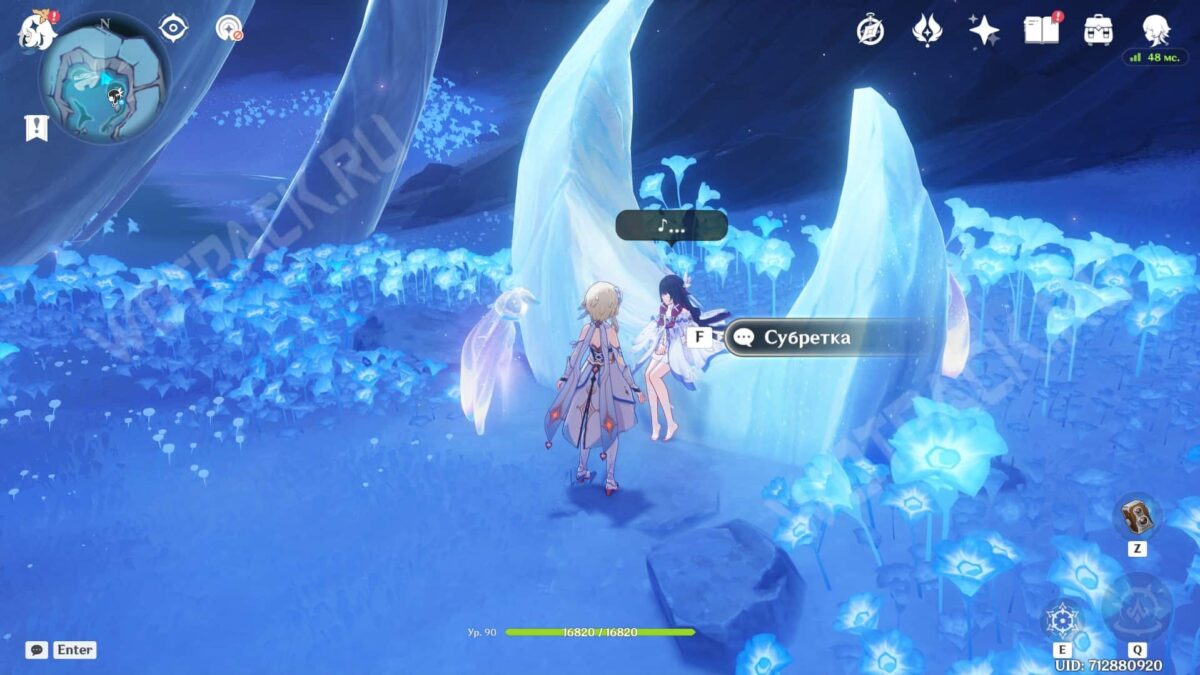
Task: Activate the elemental sight eye icon
Action: (x=174, y=28)
